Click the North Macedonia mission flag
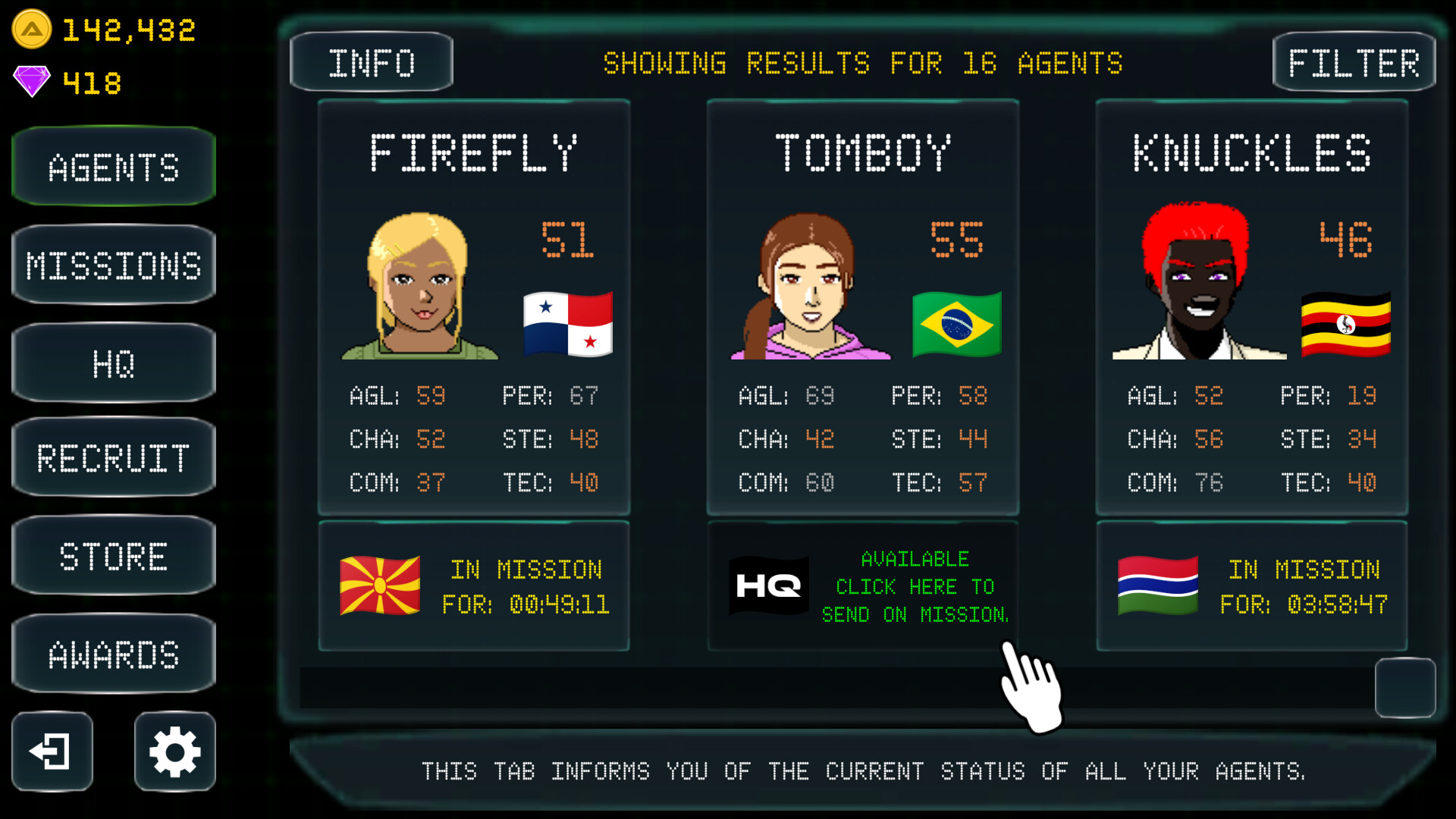This screenshot has width=1456, height=819. point(381,585)
